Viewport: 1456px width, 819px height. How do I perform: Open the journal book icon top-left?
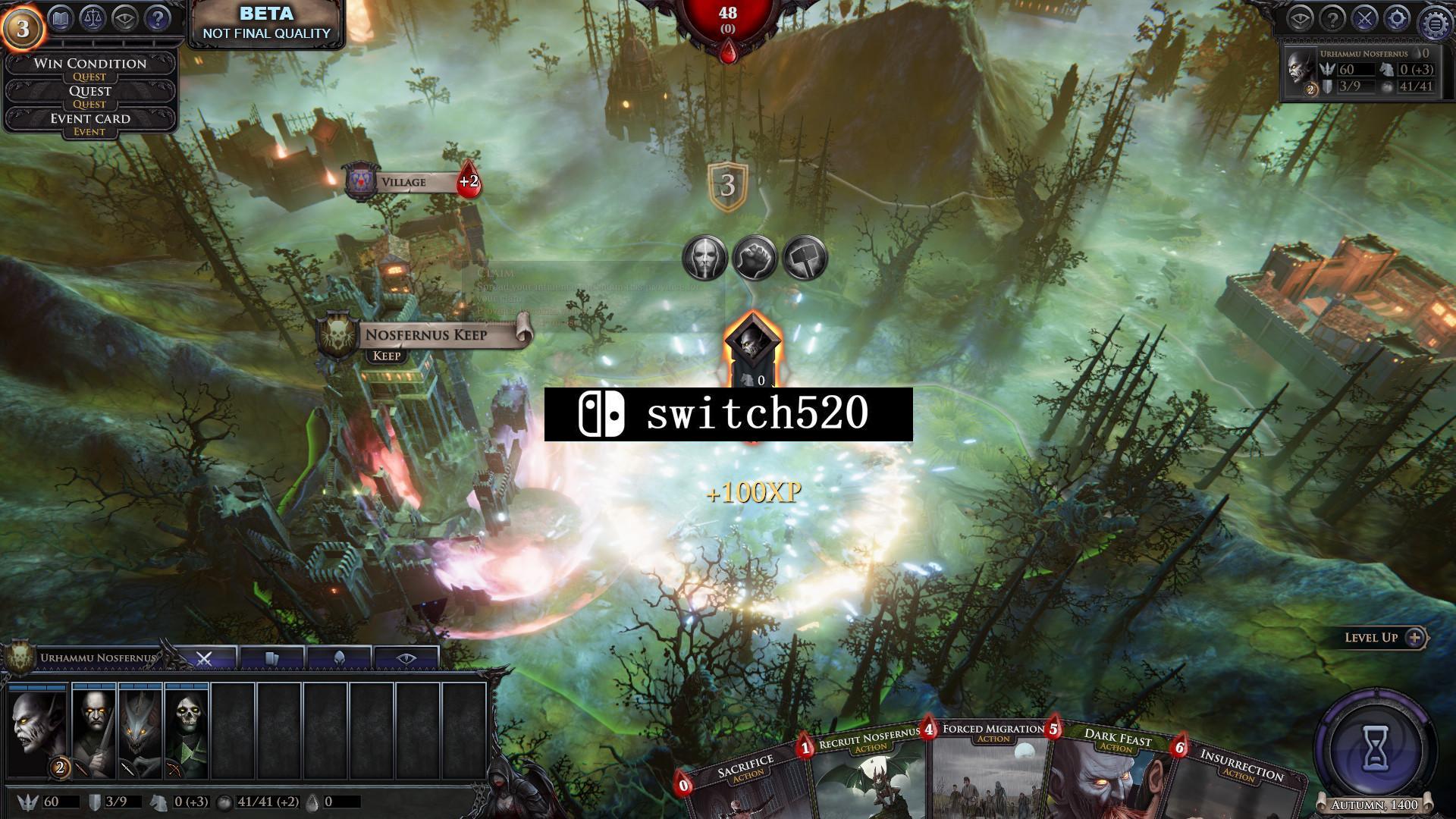click(59, 19)
